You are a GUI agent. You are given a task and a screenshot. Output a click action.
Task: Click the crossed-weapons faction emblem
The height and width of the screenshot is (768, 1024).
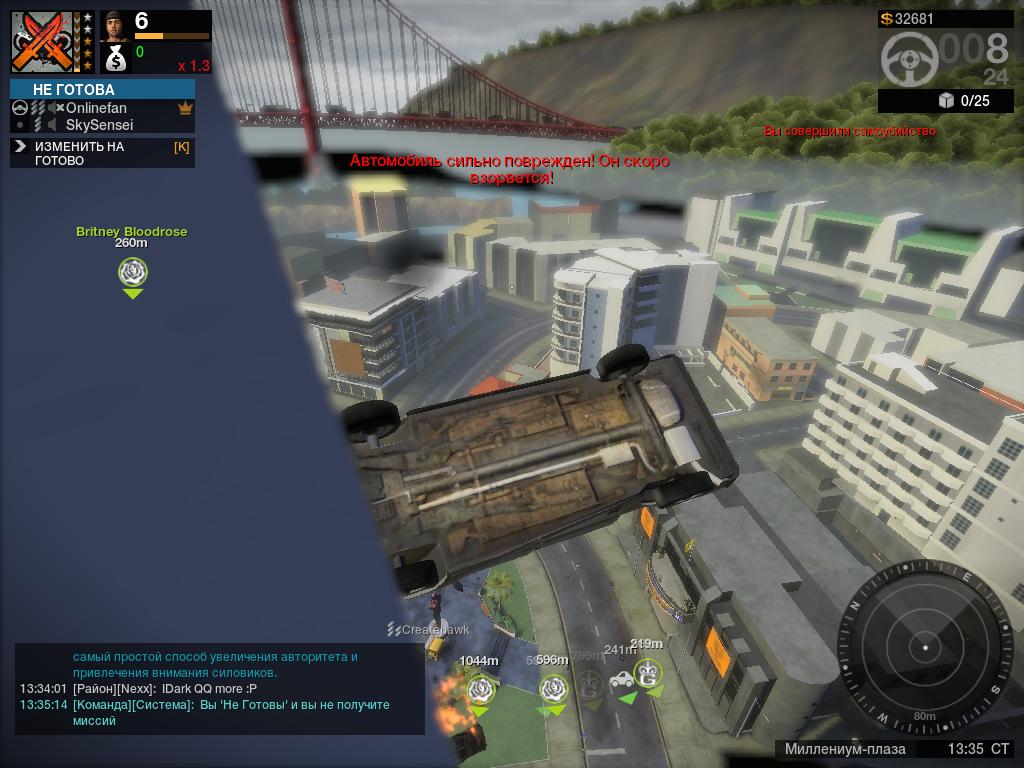(x=44, y=41)
